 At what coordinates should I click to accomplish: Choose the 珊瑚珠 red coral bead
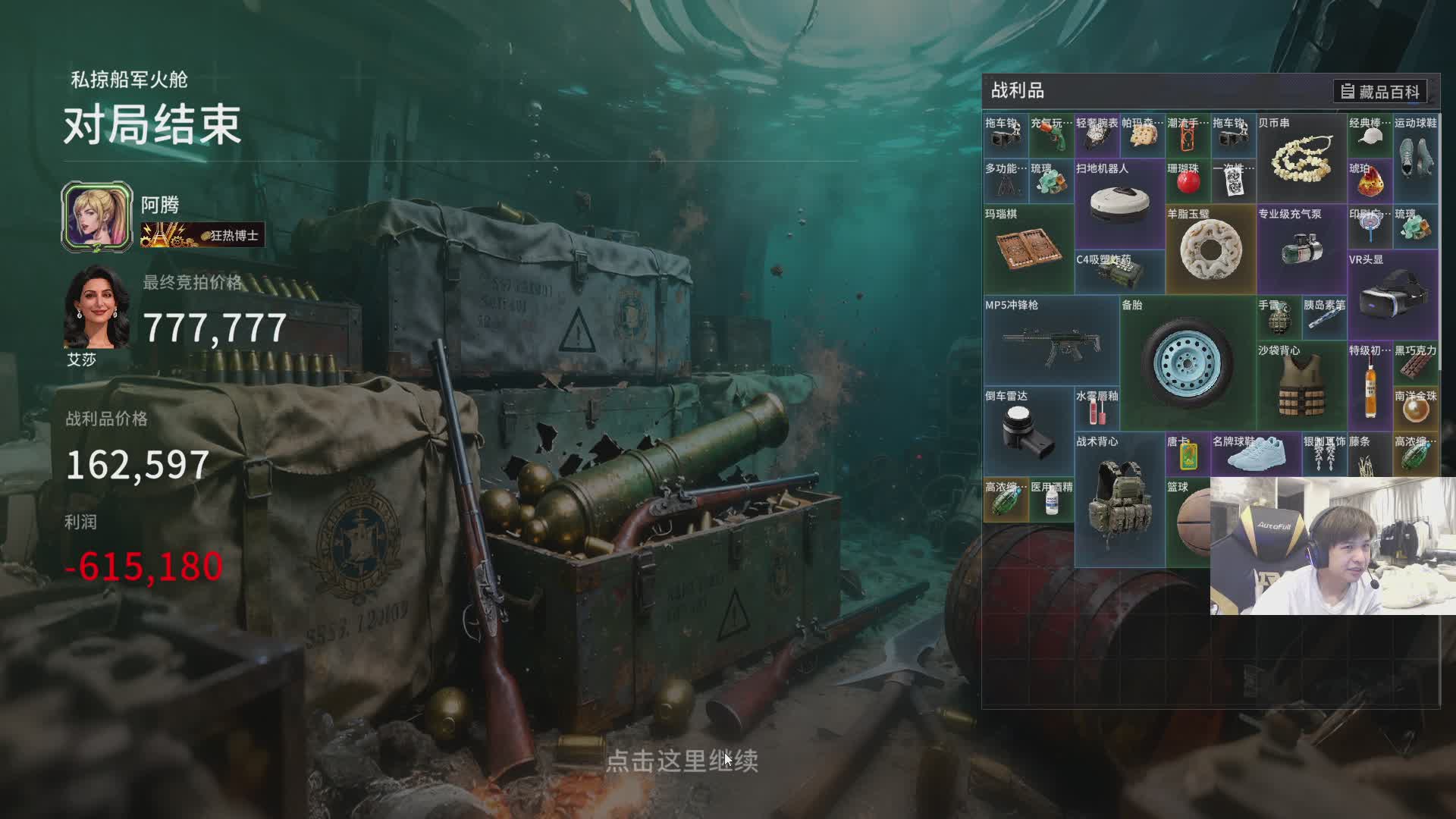(x=1188, y=182)
